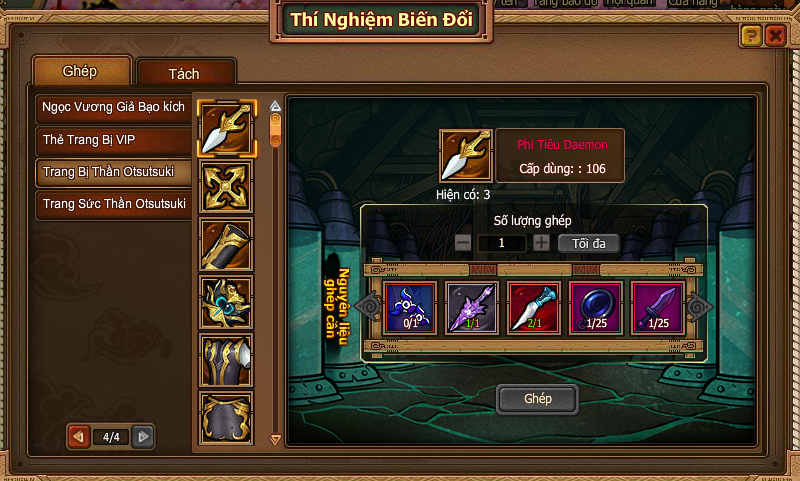Choose Trang Sức Thần Otsutsuki category
The width and height of the screenshot is (800, 481).
[113, 205]
